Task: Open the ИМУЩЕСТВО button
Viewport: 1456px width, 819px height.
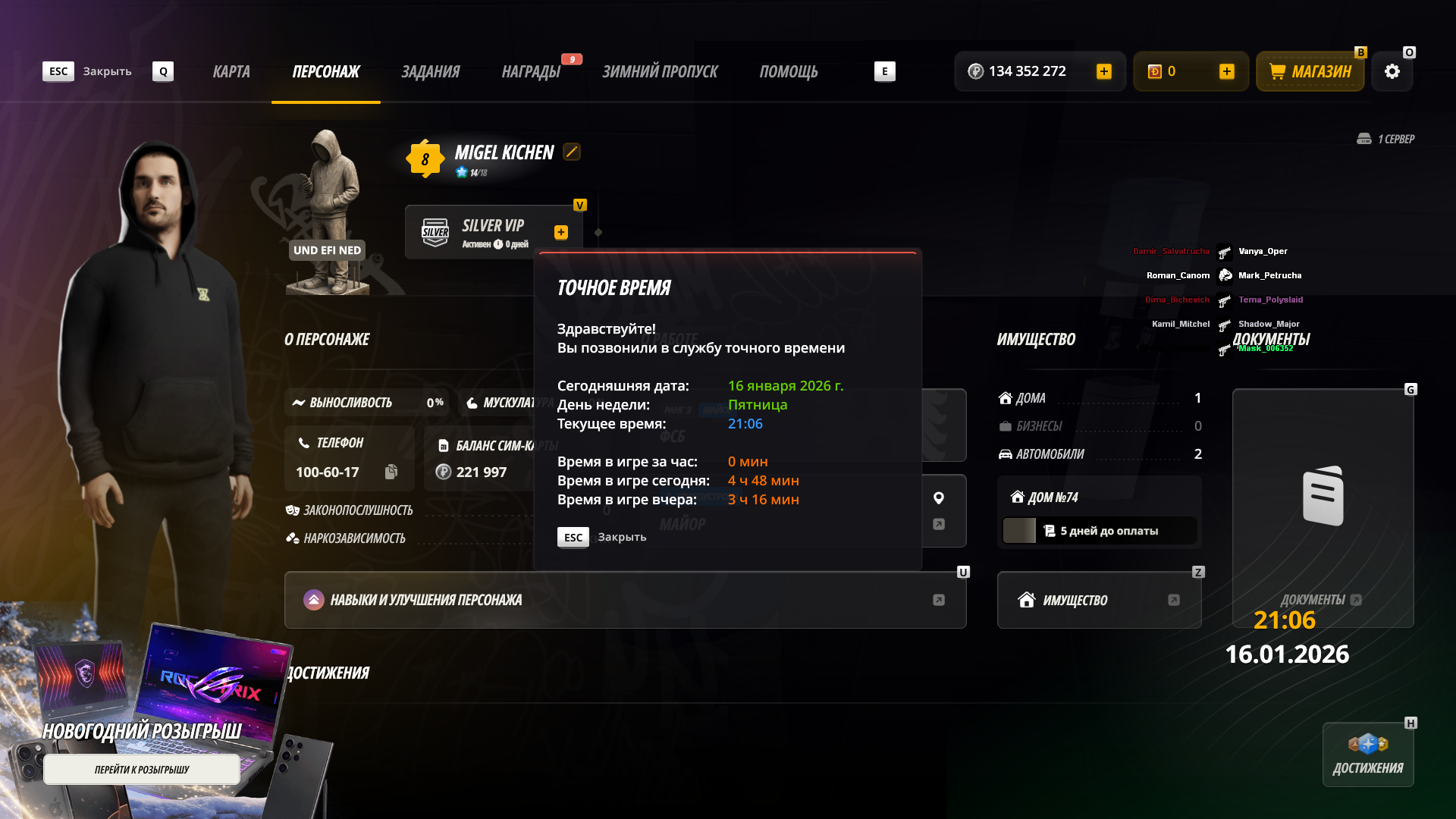Action: [1099, 600]
